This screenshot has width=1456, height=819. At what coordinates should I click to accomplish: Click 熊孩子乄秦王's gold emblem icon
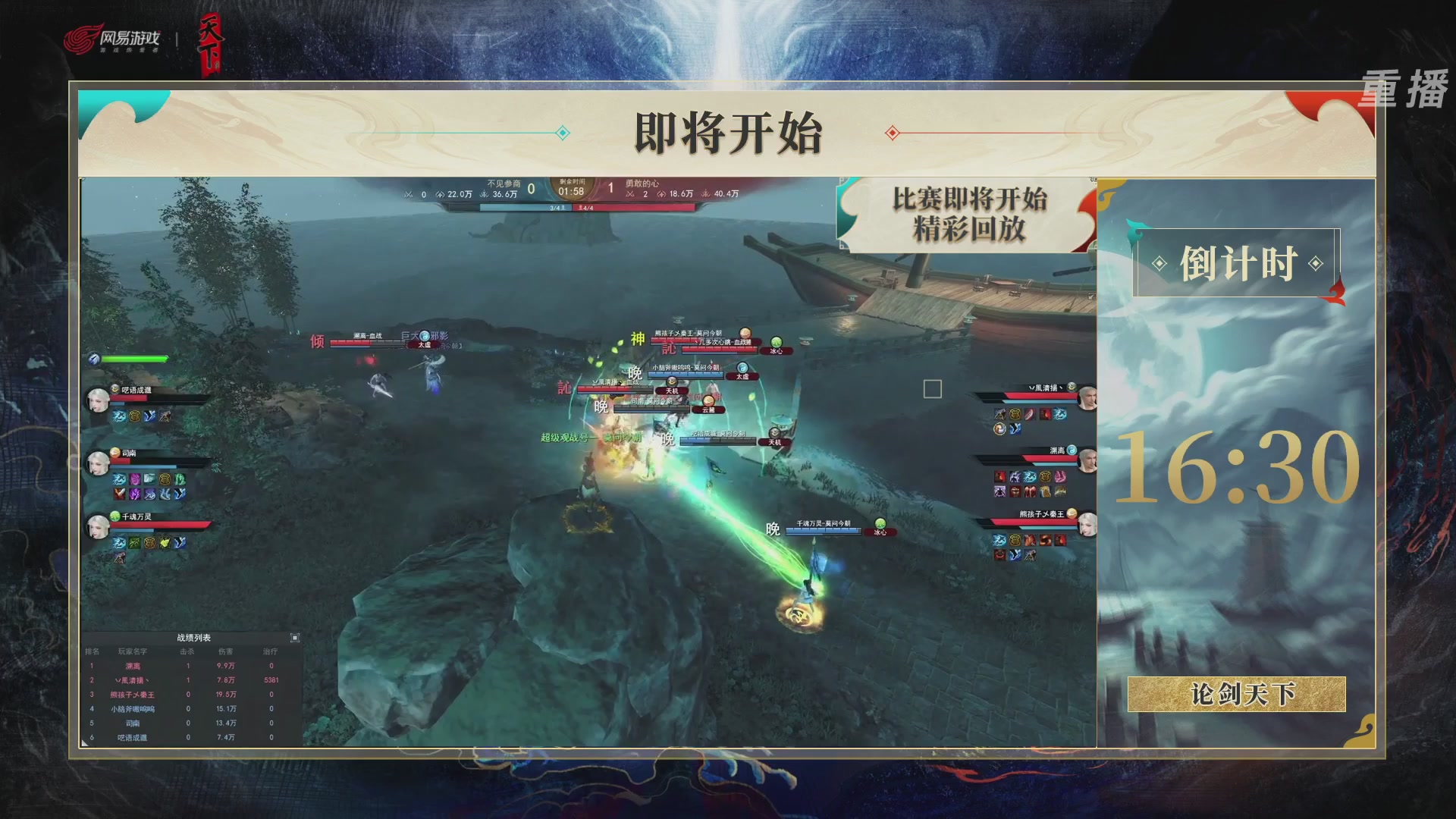tap(1072, 513)
